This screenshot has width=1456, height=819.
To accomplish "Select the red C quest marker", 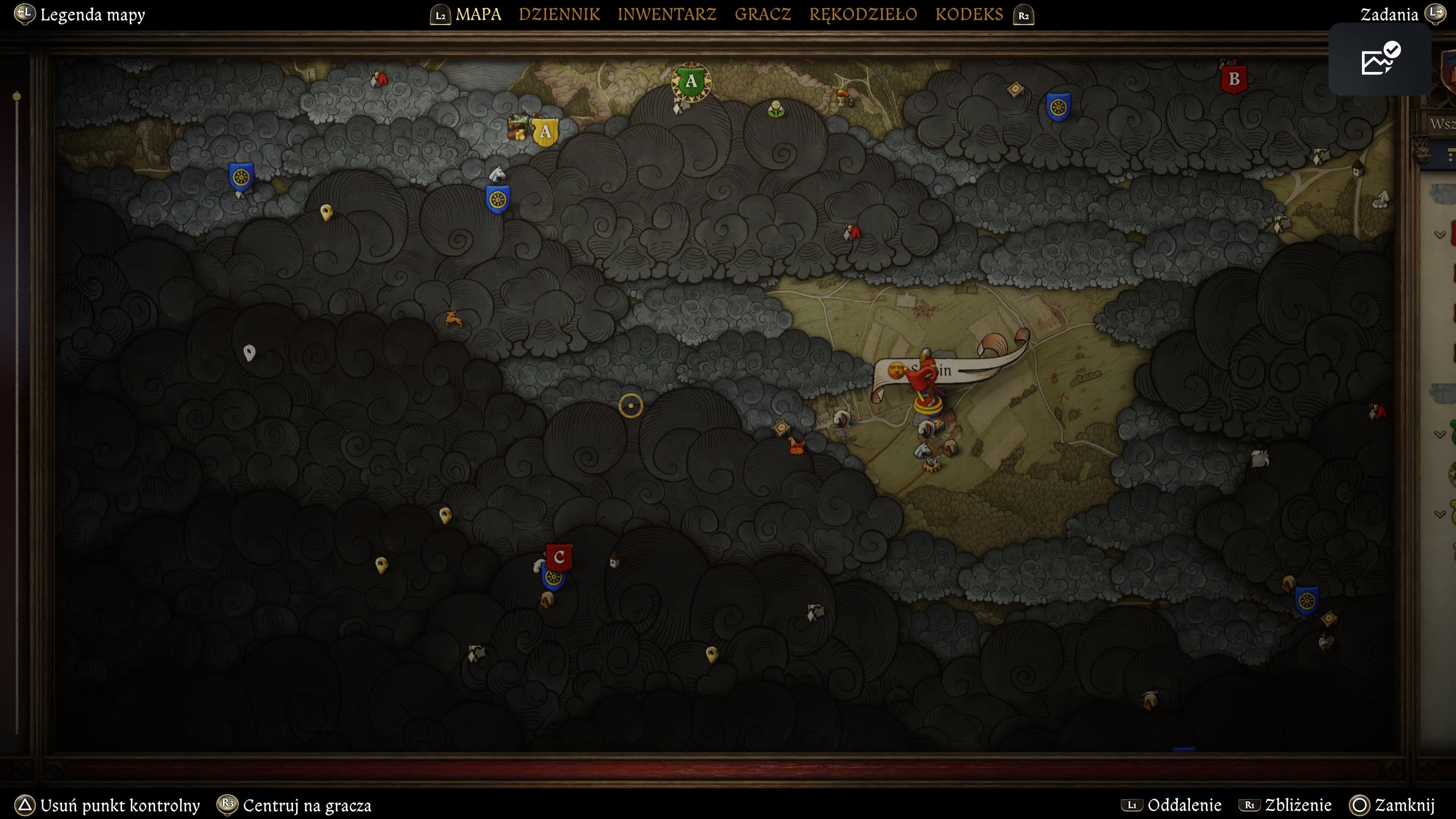I will [559, 557].
